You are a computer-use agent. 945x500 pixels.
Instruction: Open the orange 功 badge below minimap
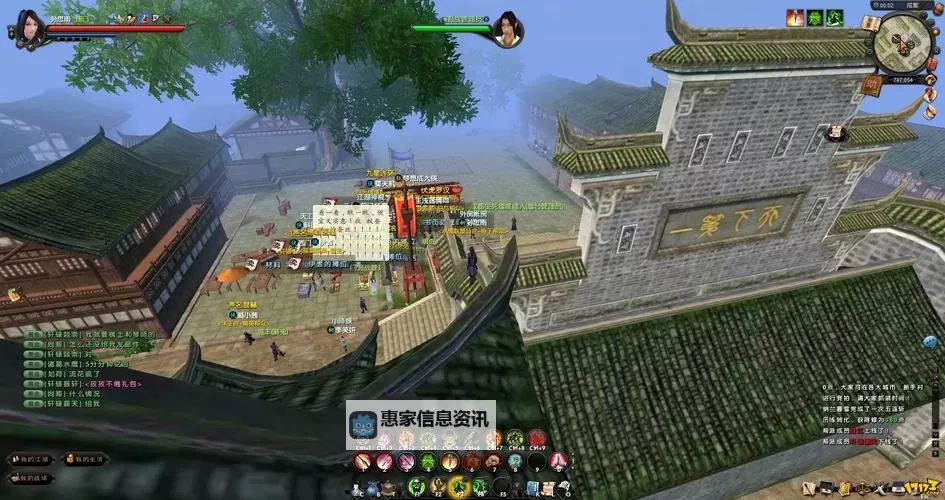(x=873, y=86)
